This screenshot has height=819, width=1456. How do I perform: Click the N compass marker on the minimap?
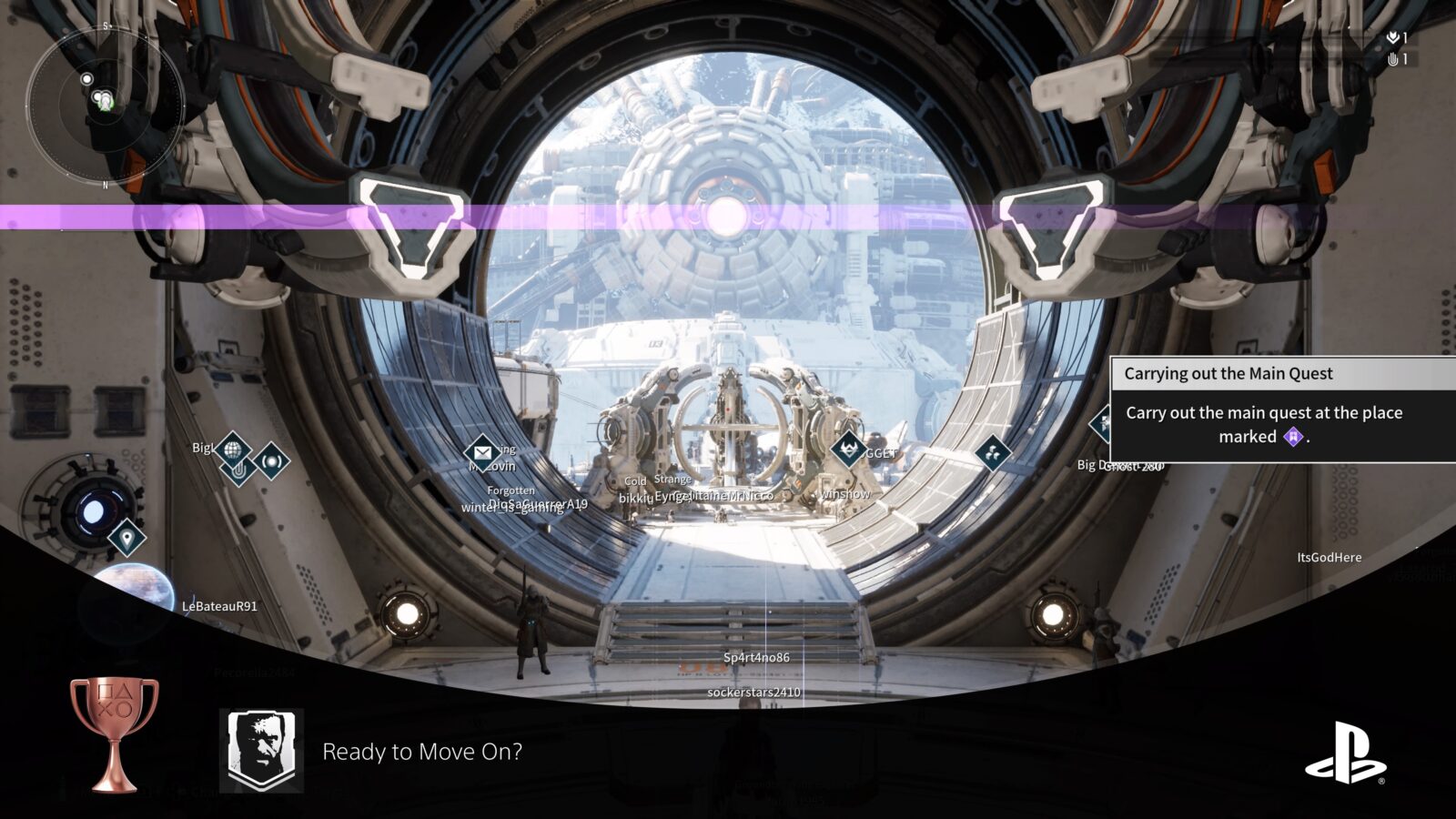click(x=105, y=184)
